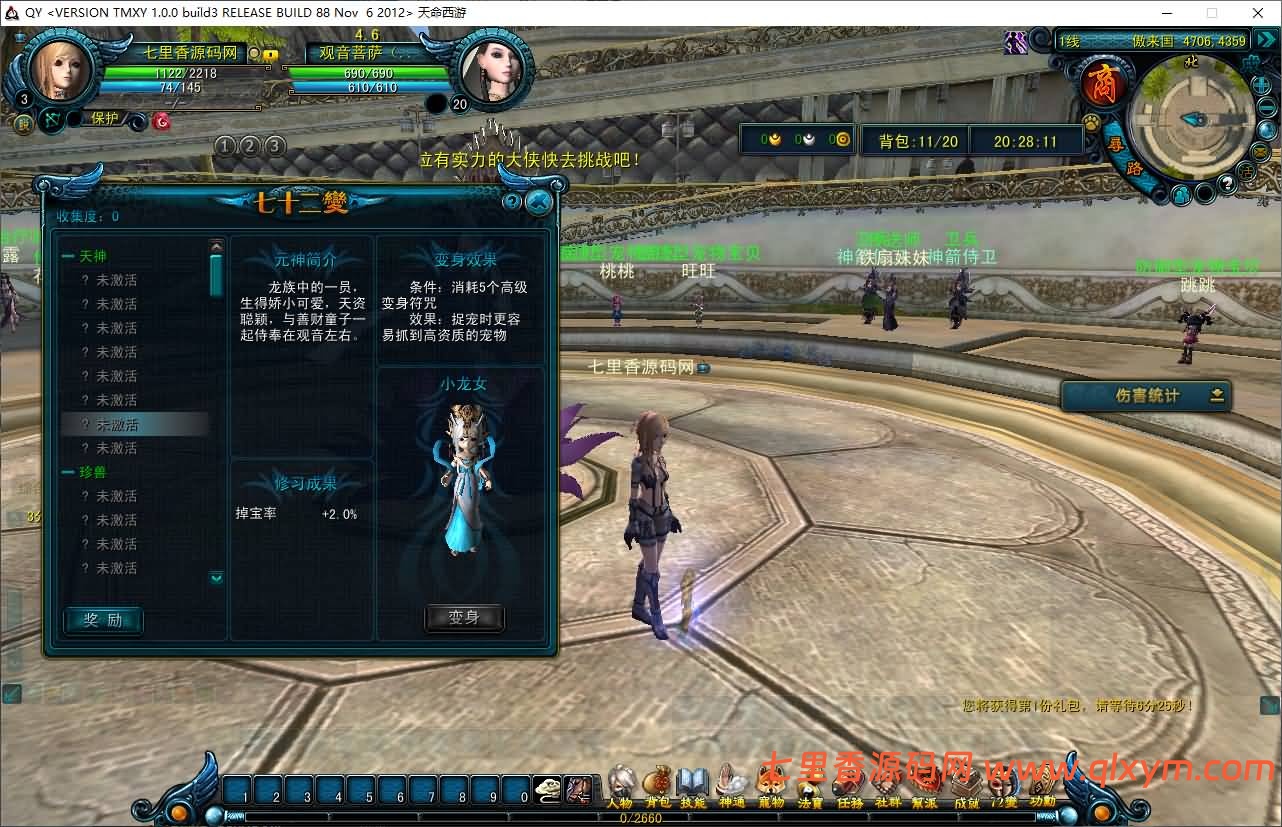
Task: Close the 七十二變 panel
Action: (x=538, y=202)
